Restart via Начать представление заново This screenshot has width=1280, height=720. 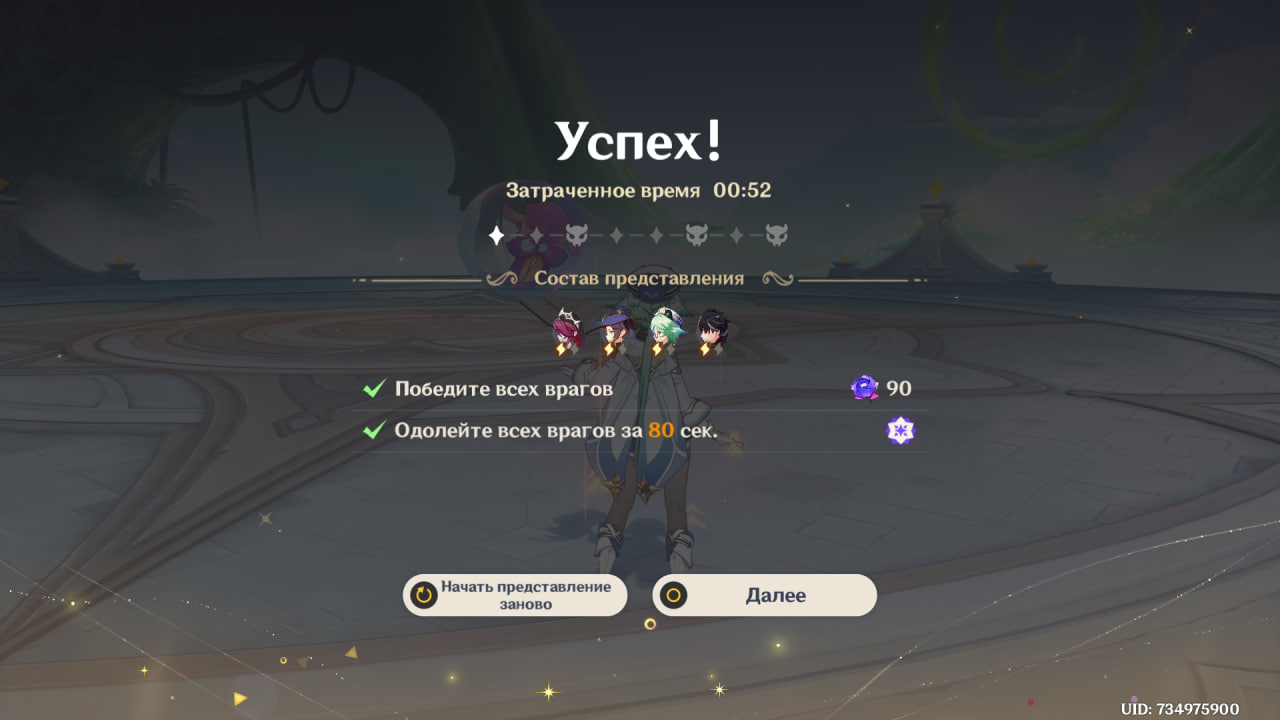click(515, 595)
